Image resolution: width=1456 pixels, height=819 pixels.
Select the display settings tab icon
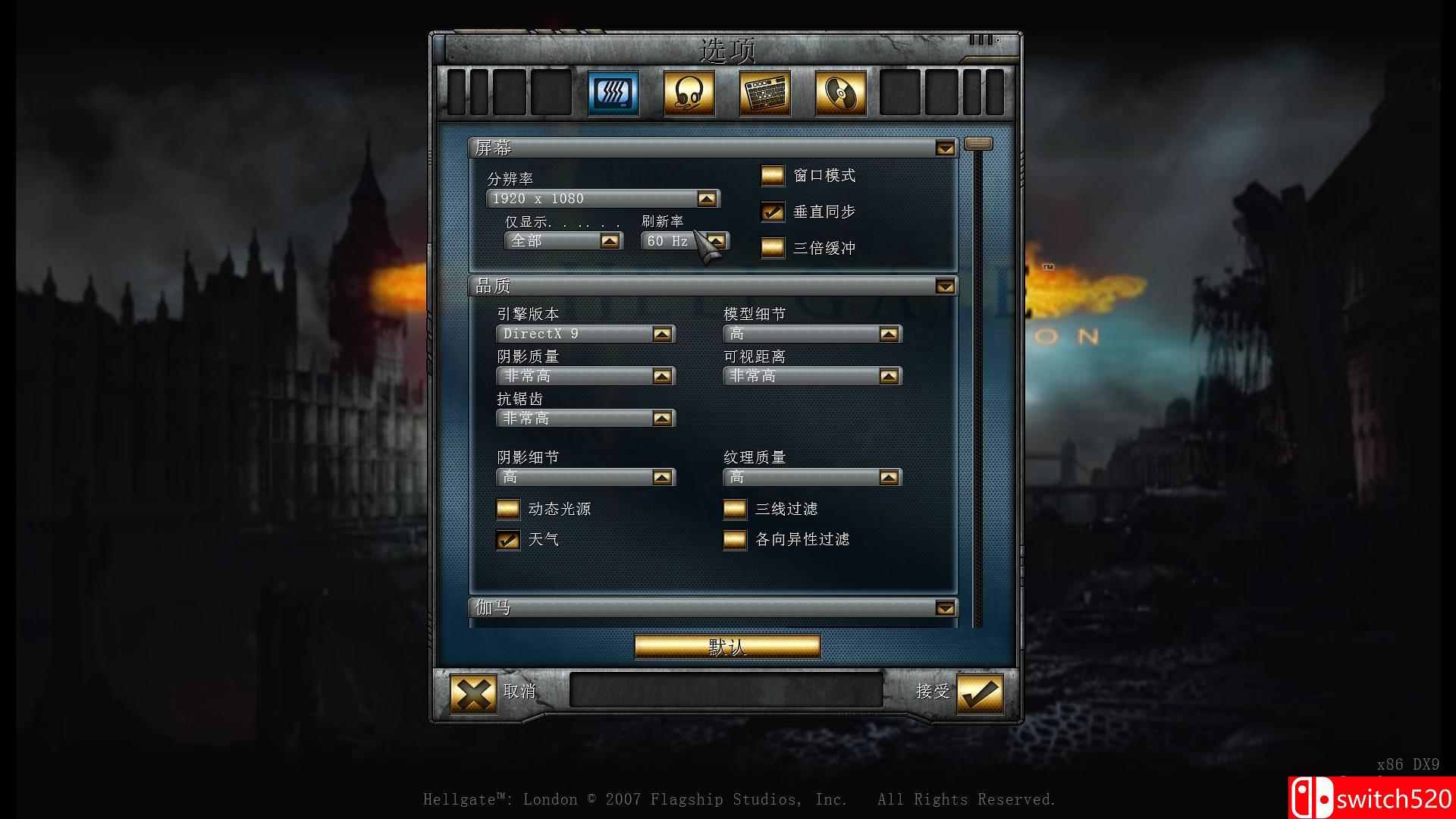click(x=613, y=93)
